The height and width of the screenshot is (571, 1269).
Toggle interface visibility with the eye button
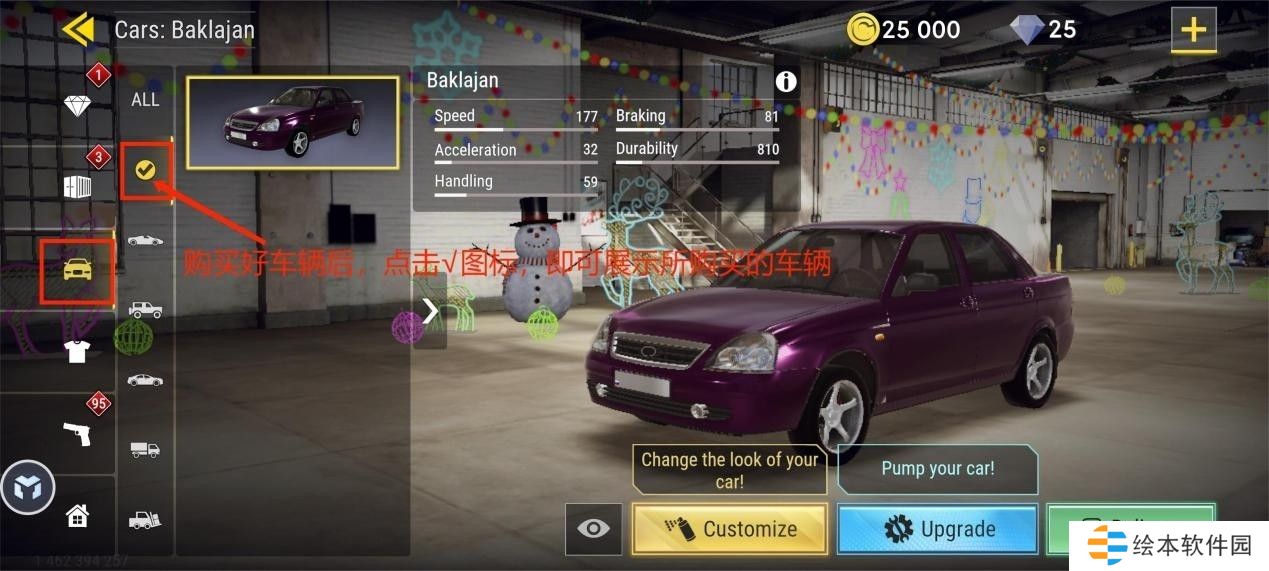(593, 529)
